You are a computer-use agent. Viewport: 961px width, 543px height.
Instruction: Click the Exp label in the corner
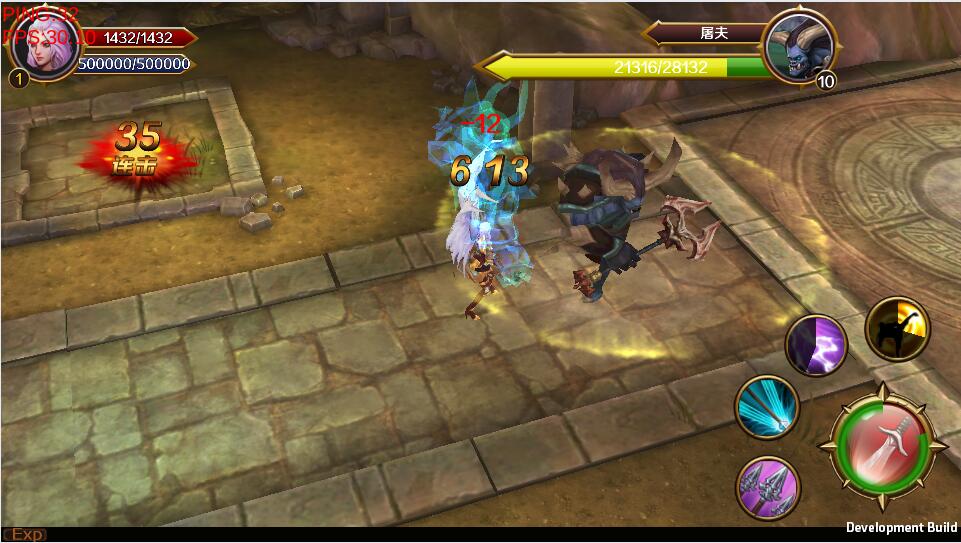click(x=25, y=534)
